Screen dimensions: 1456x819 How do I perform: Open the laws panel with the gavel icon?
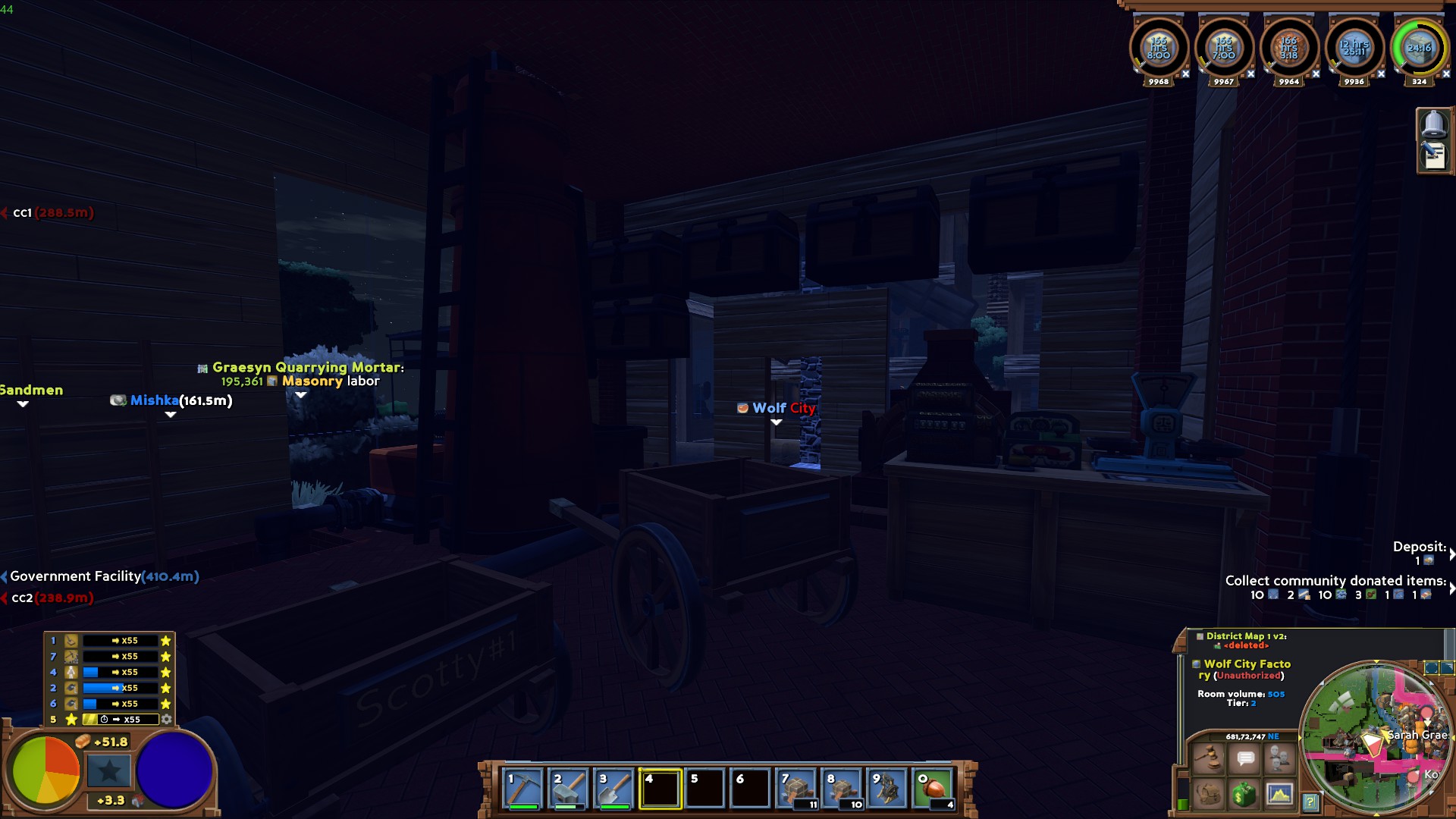click(x=1208, y=758)
